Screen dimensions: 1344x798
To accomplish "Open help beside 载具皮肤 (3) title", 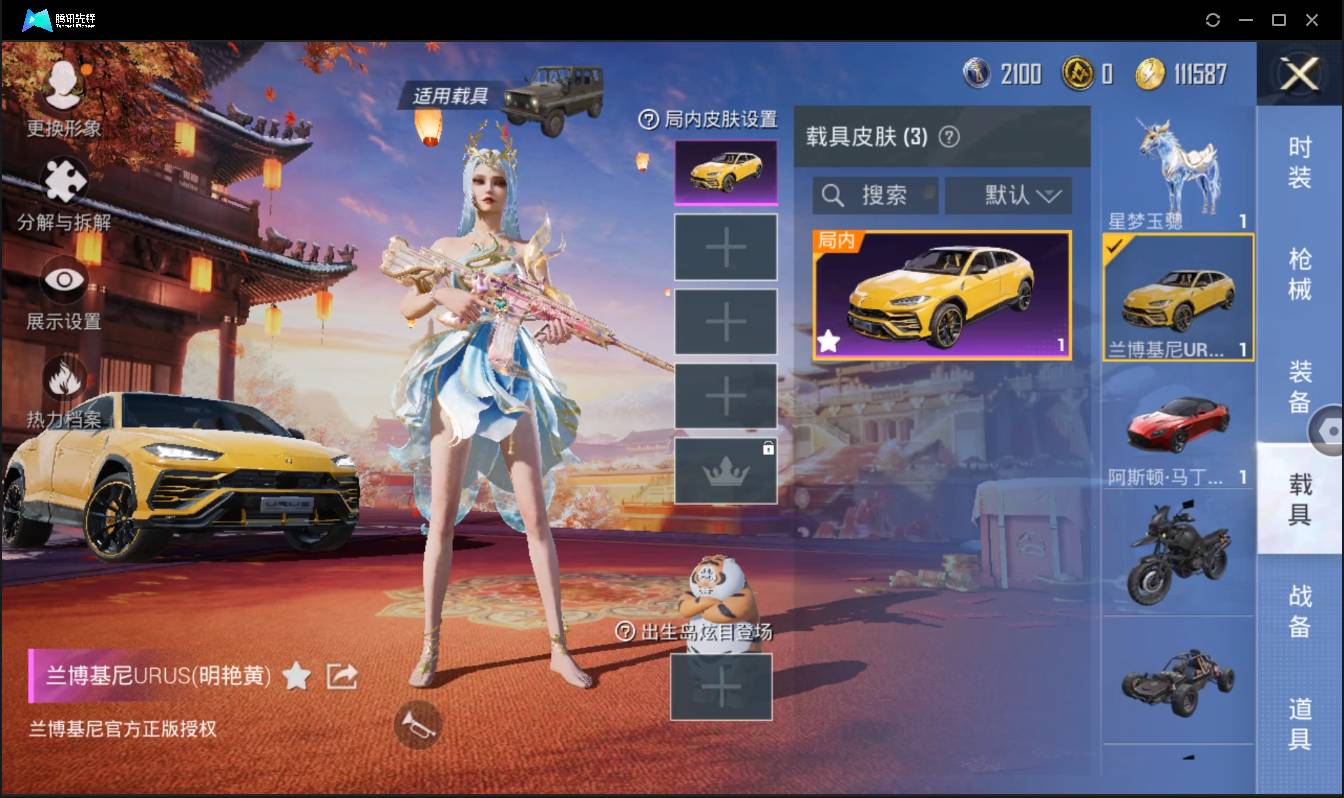I will click(x=948, y=138).
